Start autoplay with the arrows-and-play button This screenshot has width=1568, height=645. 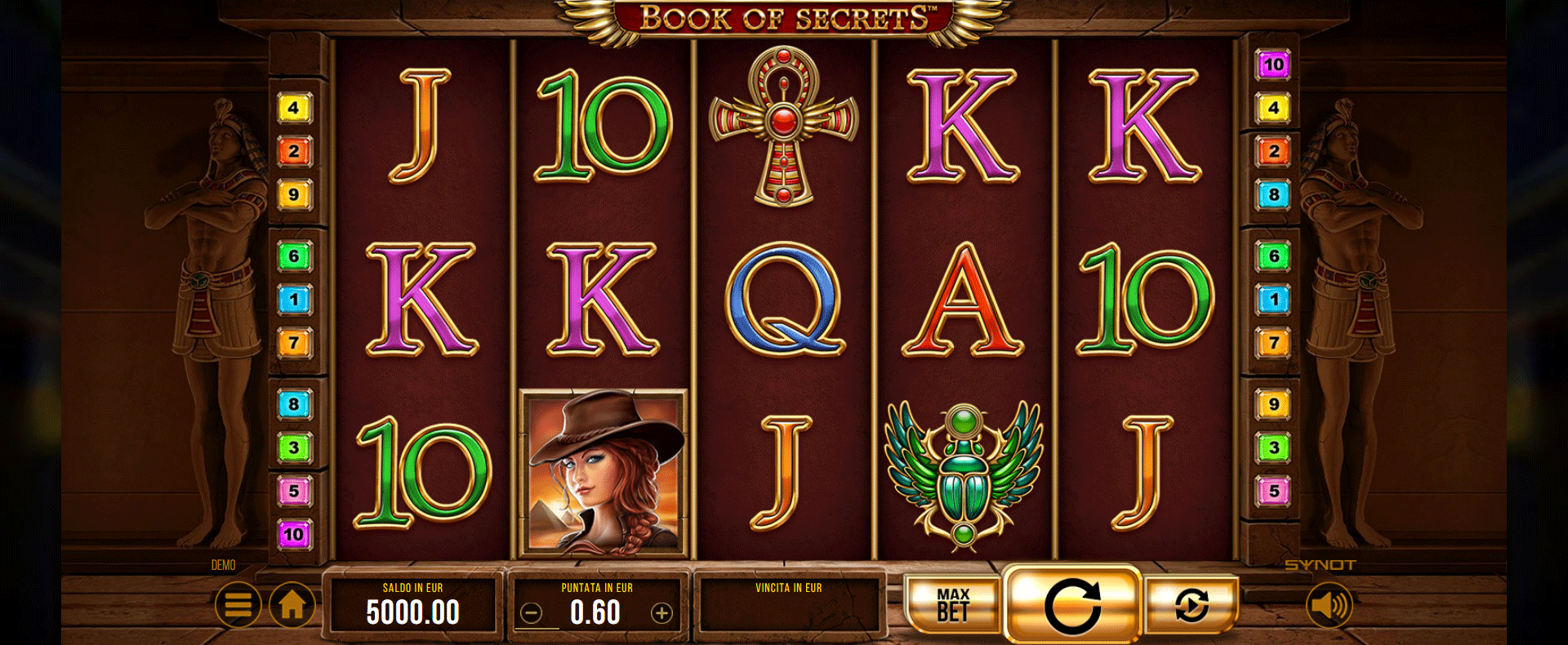click(1192, 606)
